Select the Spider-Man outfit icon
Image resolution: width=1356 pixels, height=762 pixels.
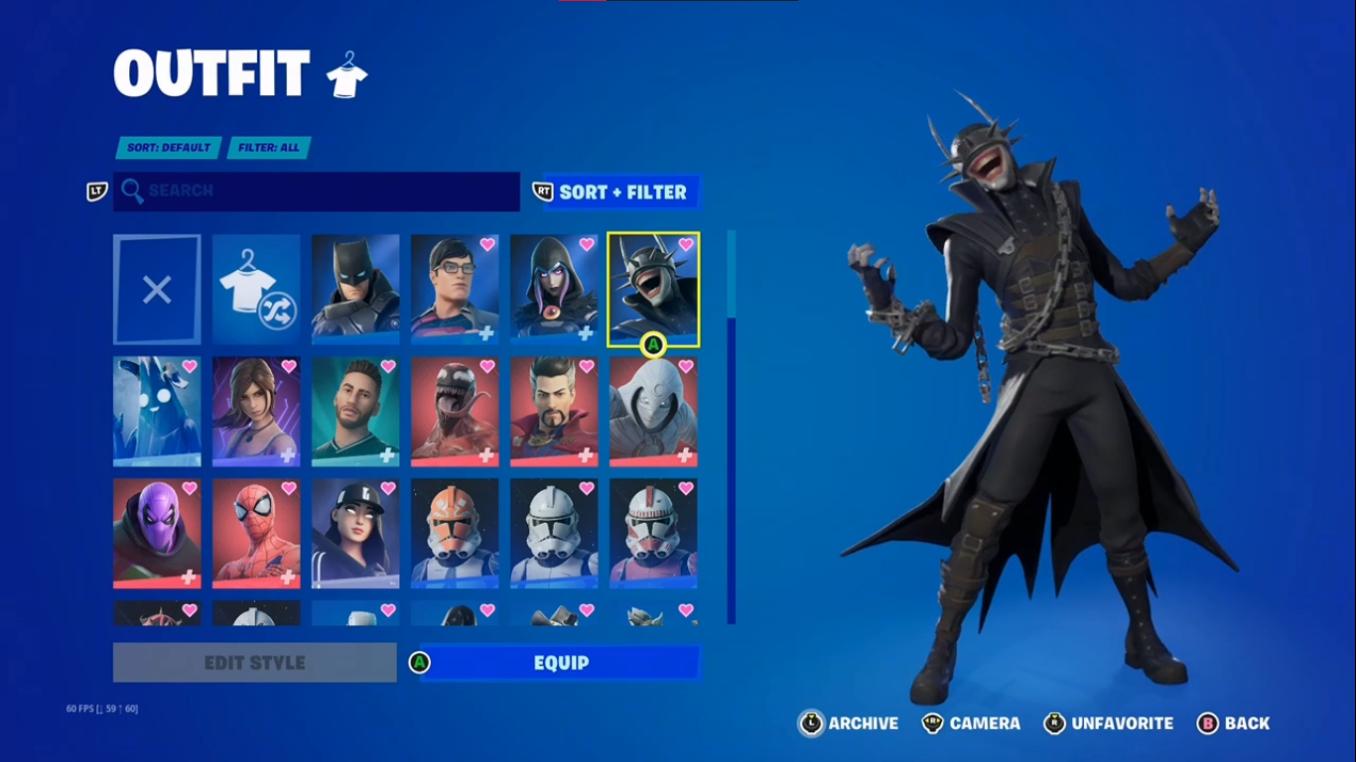[x=255, y=533]
